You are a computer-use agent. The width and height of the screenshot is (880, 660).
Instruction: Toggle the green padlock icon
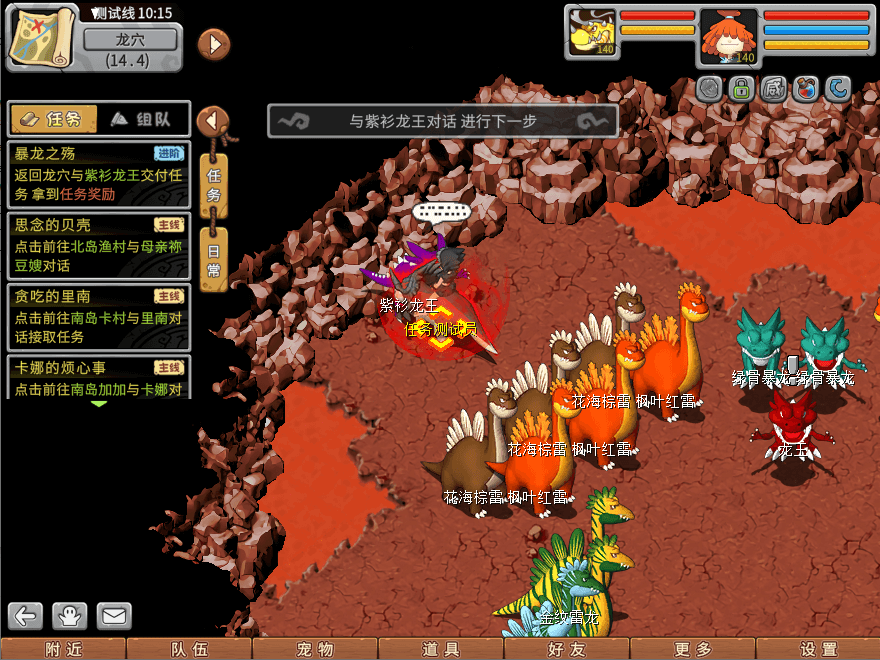(741, 89)
